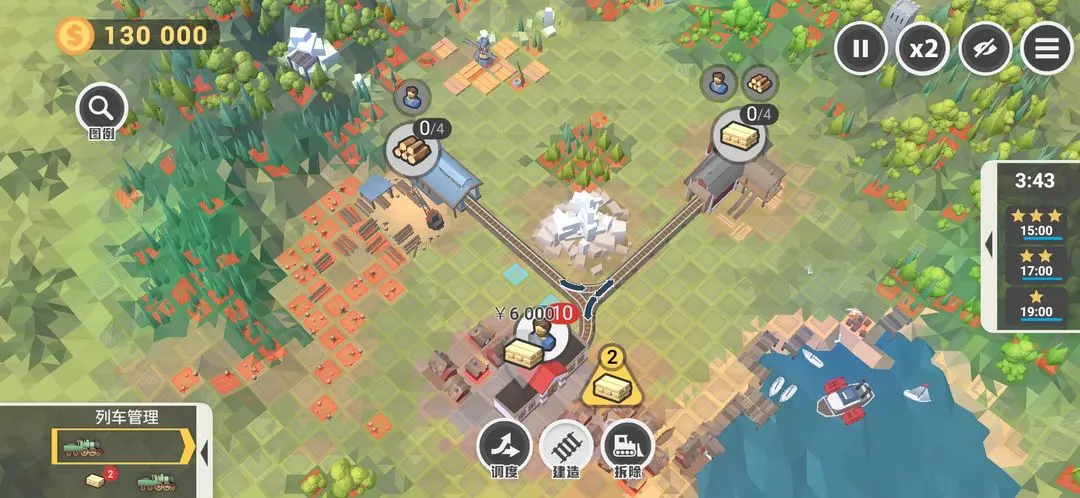Select the highlighted train in 列车管理
The width and height of the screenshot is (1080, 498).
tap(118, 447)
